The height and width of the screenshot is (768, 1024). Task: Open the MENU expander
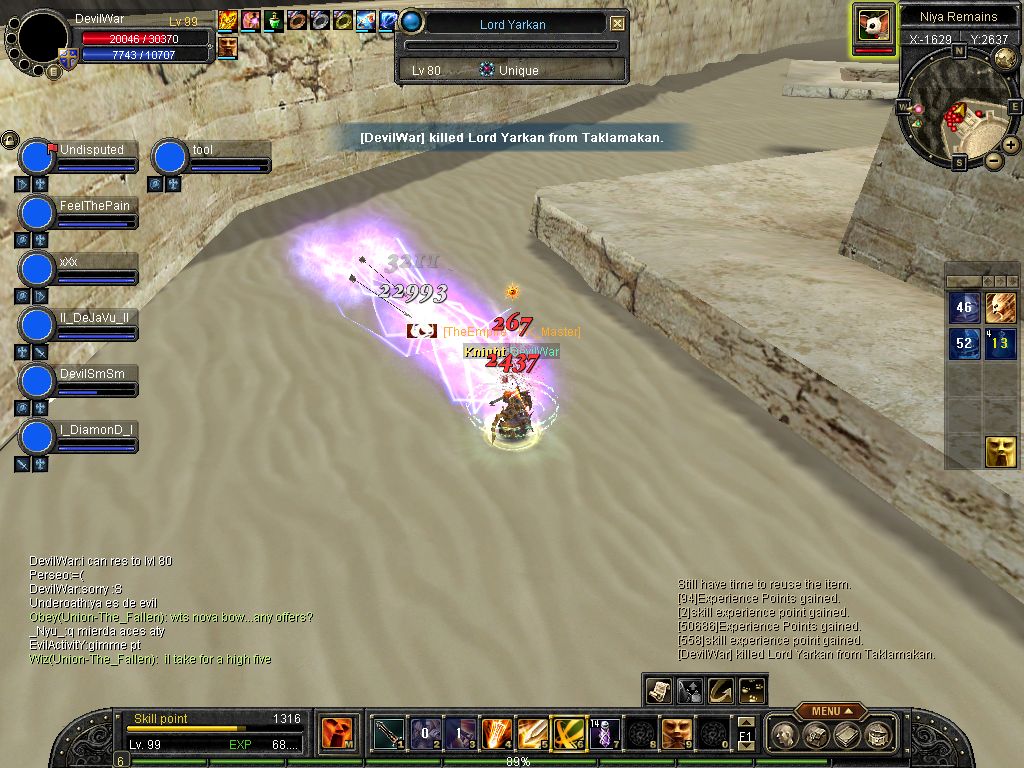(831, 711)
